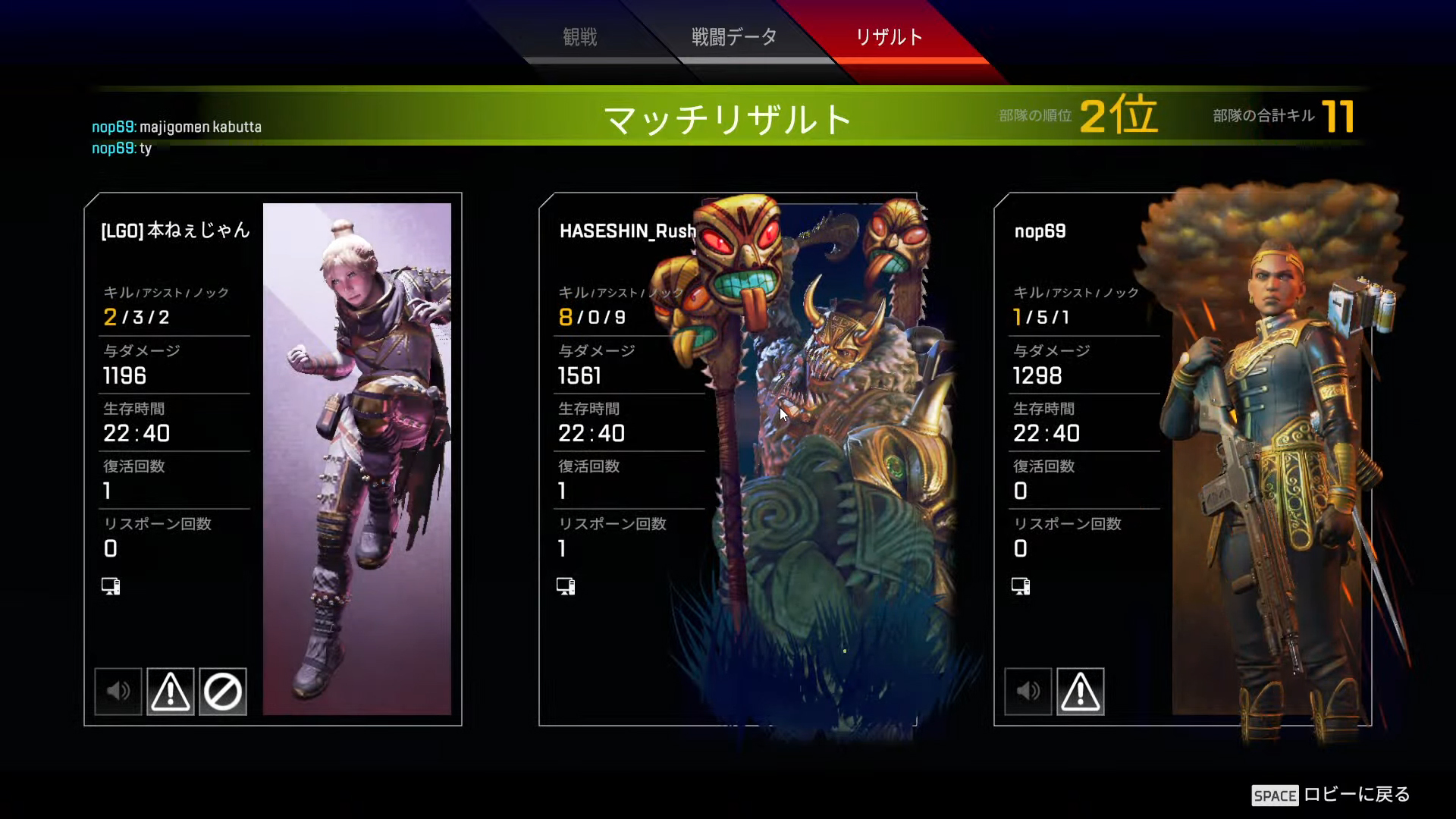Click PC platform icon on HASESHIN_Rush card
1456x819 pixels.
pyautogui.click(x=566, y=585)
